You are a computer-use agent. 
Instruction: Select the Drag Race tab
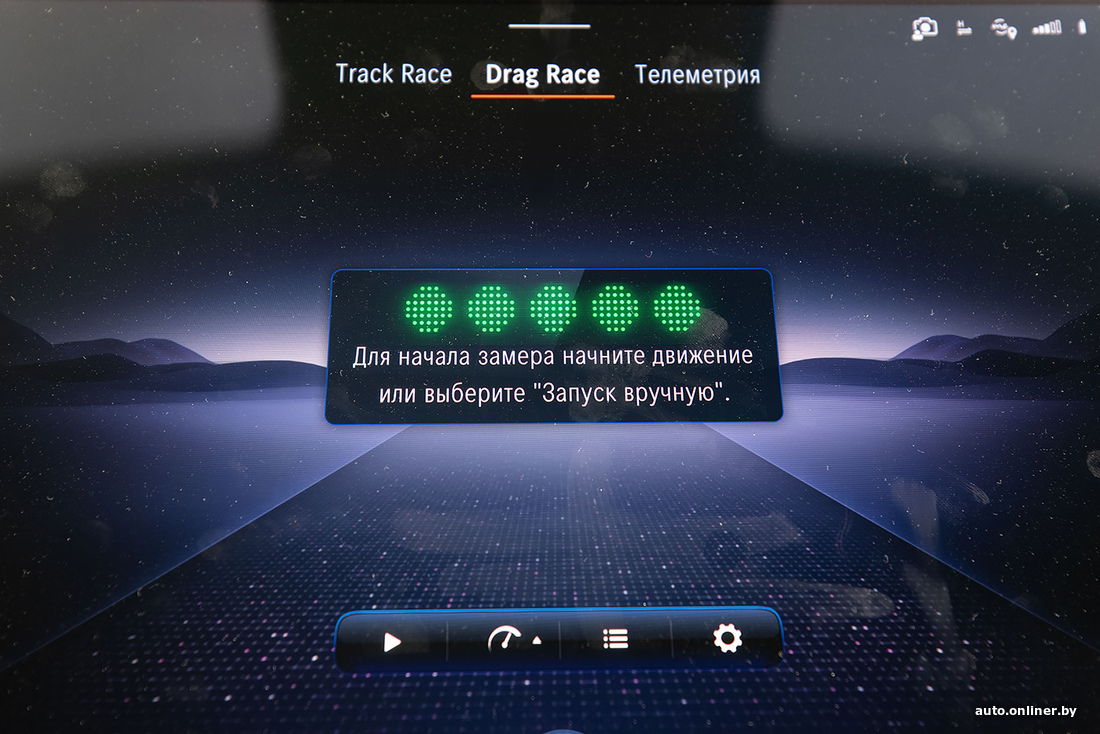(x=542, y=75)
